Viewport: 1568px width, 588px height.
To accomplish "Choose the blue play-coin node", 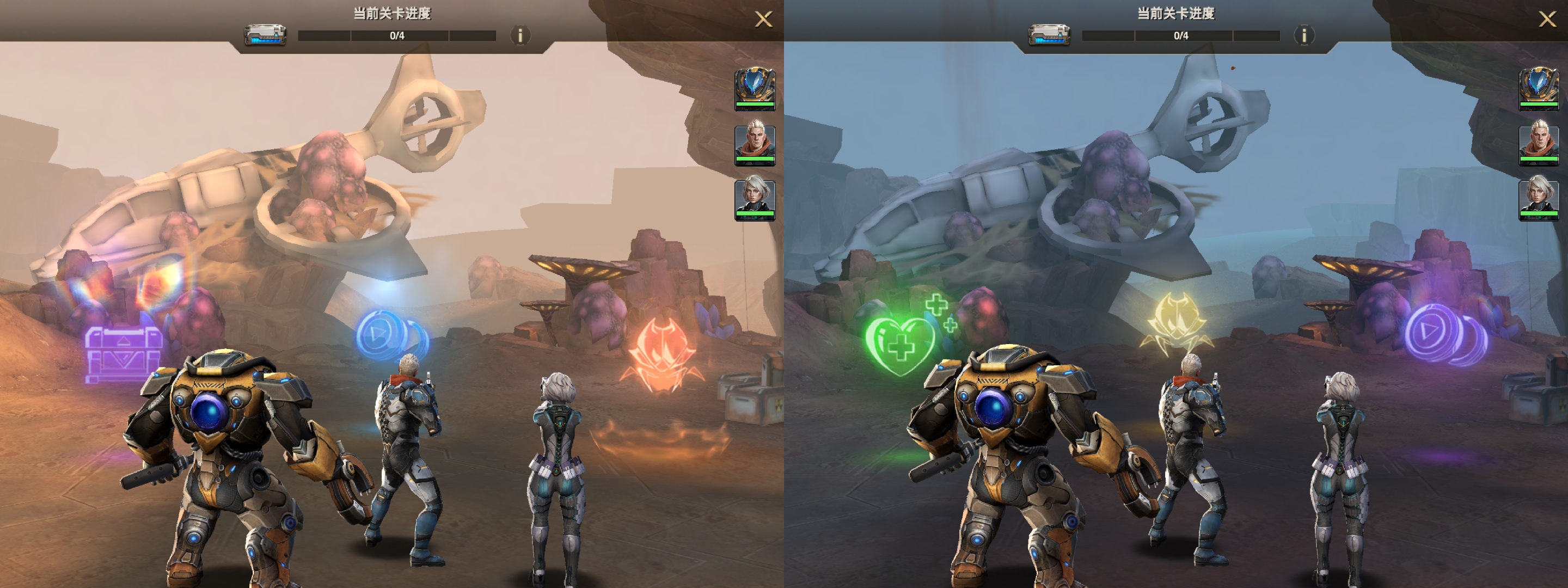I will (x=390, y=335).
